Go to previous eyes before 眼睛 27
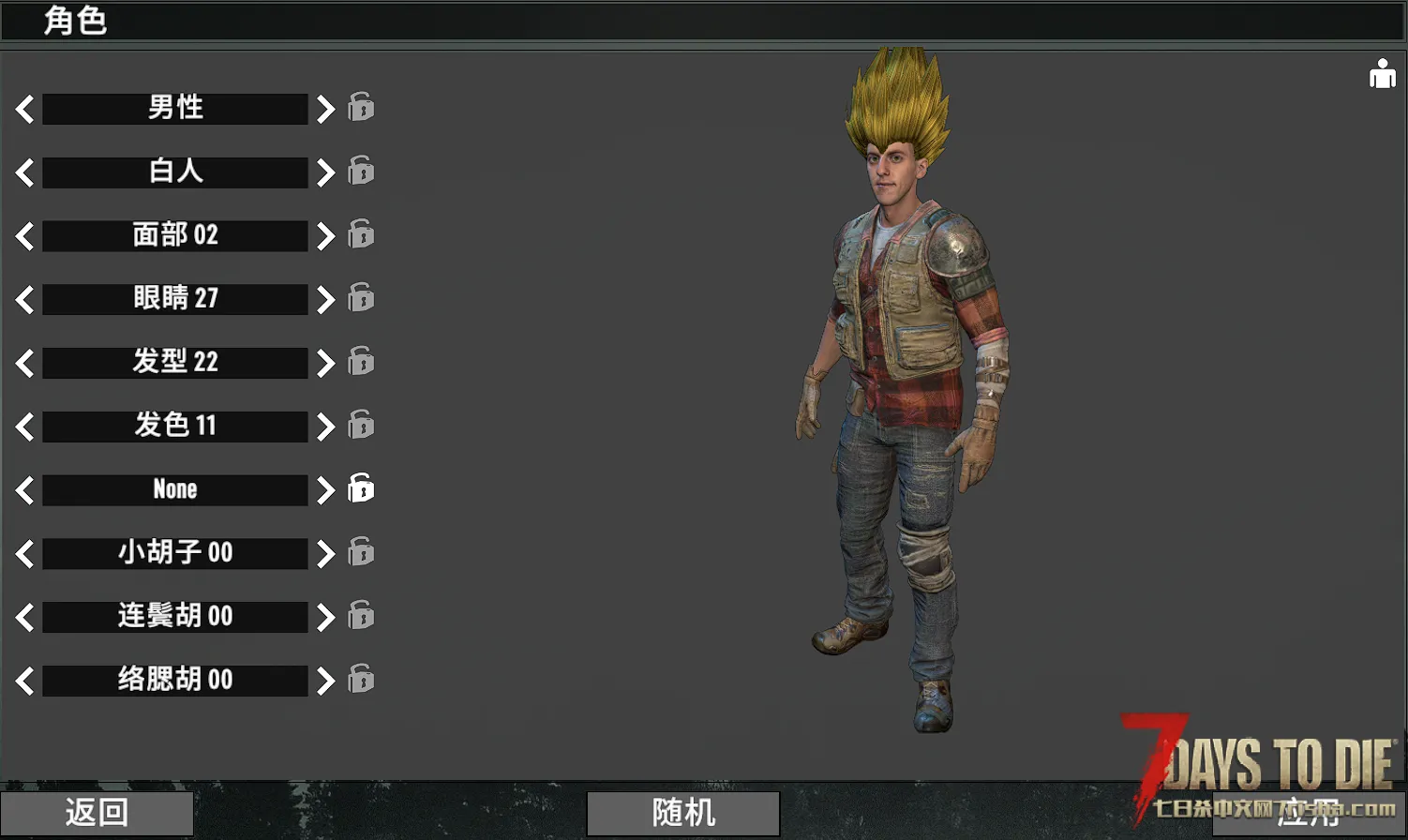This screenshot has height=840, width=1408. (x=25, y=299)
